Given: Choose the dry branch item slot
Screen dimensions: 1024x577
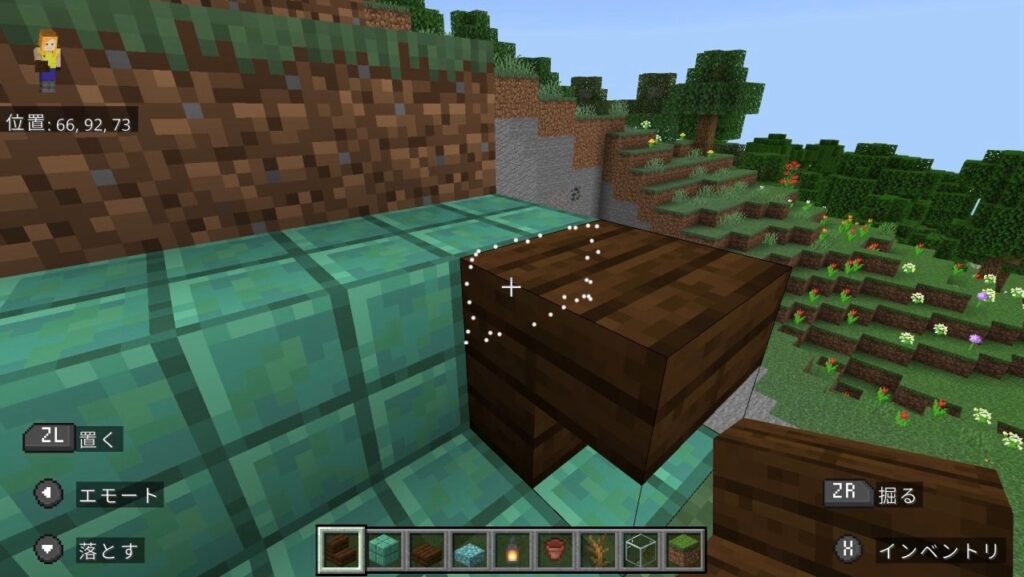Looking at the screenshot, I should [598, 550].
